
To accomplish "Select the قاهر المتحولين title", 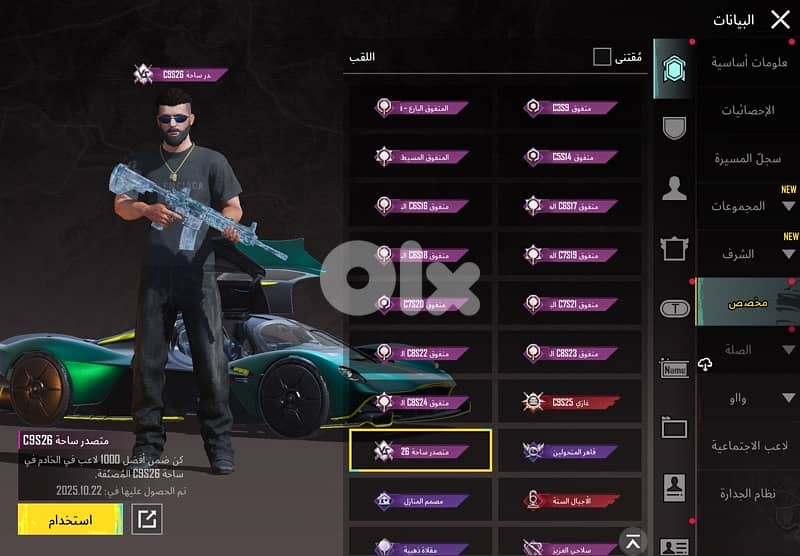I will tap(570, 451).
